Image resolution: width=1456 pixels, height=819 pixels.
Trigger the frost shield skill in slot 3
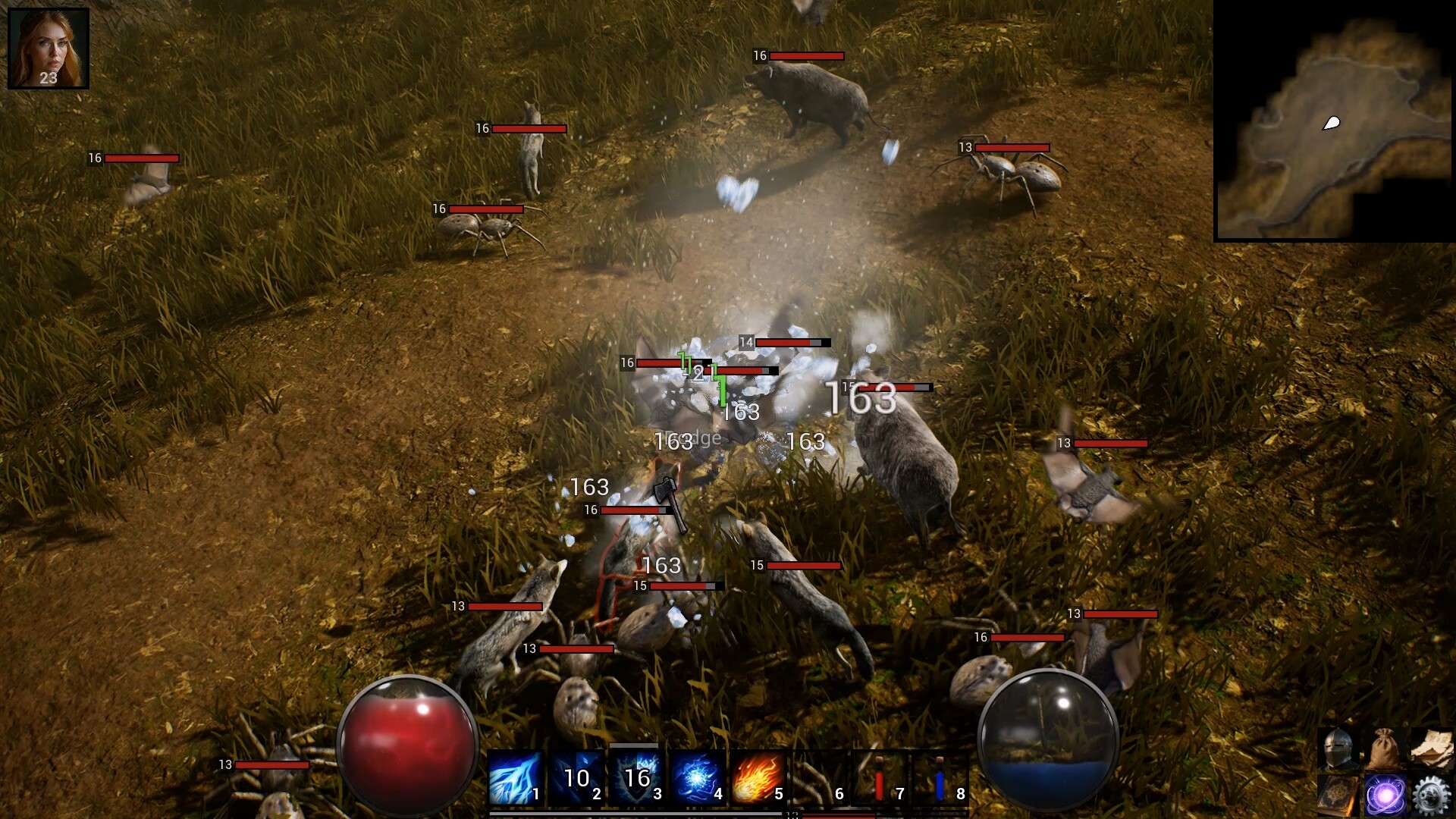click(x=637, y=777)
